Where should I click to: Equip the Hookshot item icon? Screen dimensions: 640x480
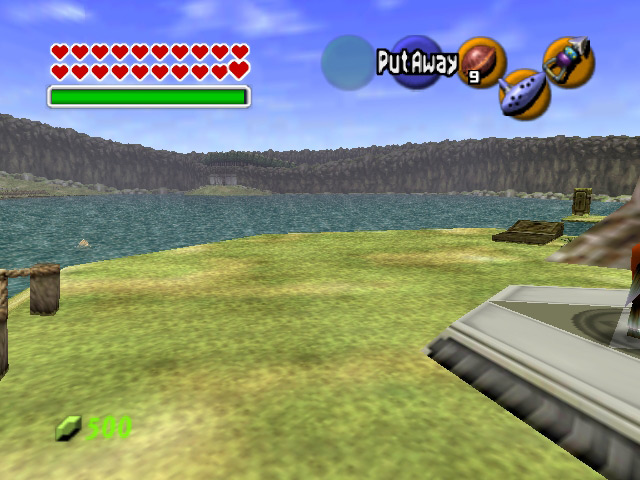[x=569, y=61]
